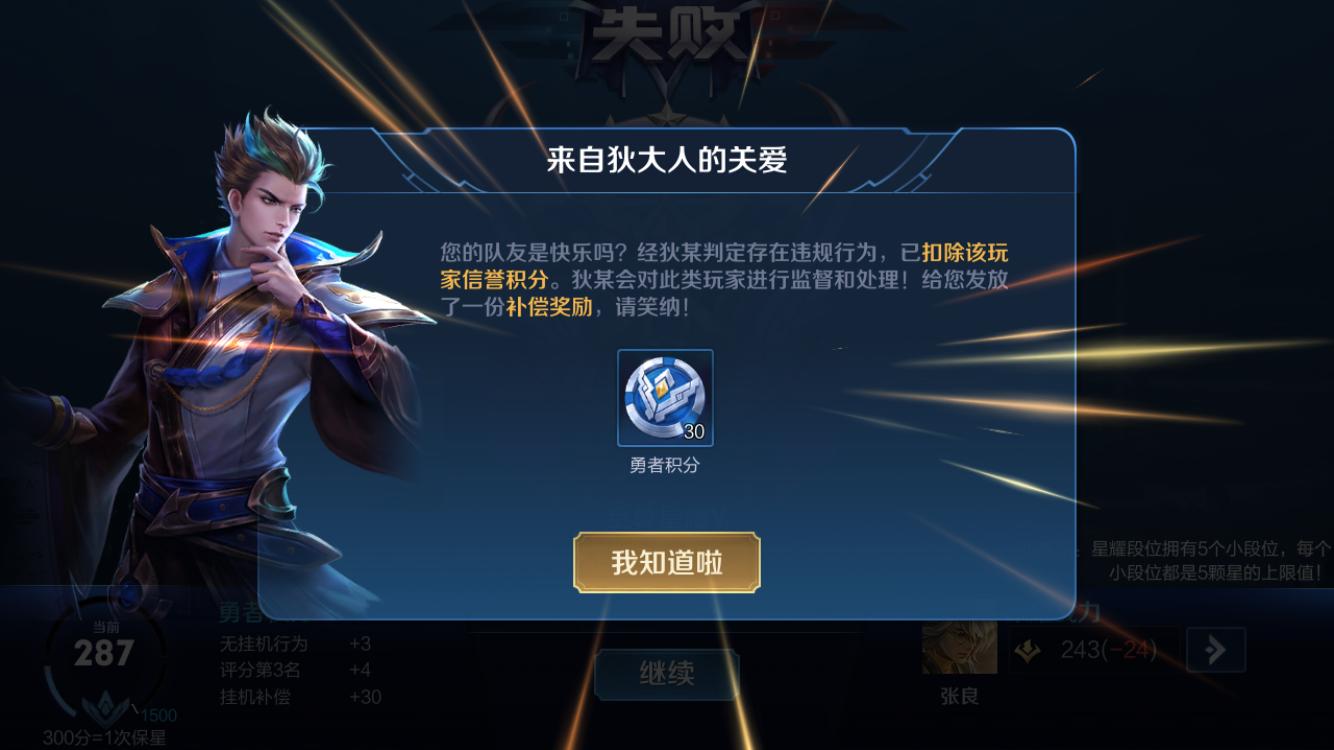1334x750 pixels.
Task: Click the arrow icon beside 张良's battle power
Action: tap(1216, 648)
